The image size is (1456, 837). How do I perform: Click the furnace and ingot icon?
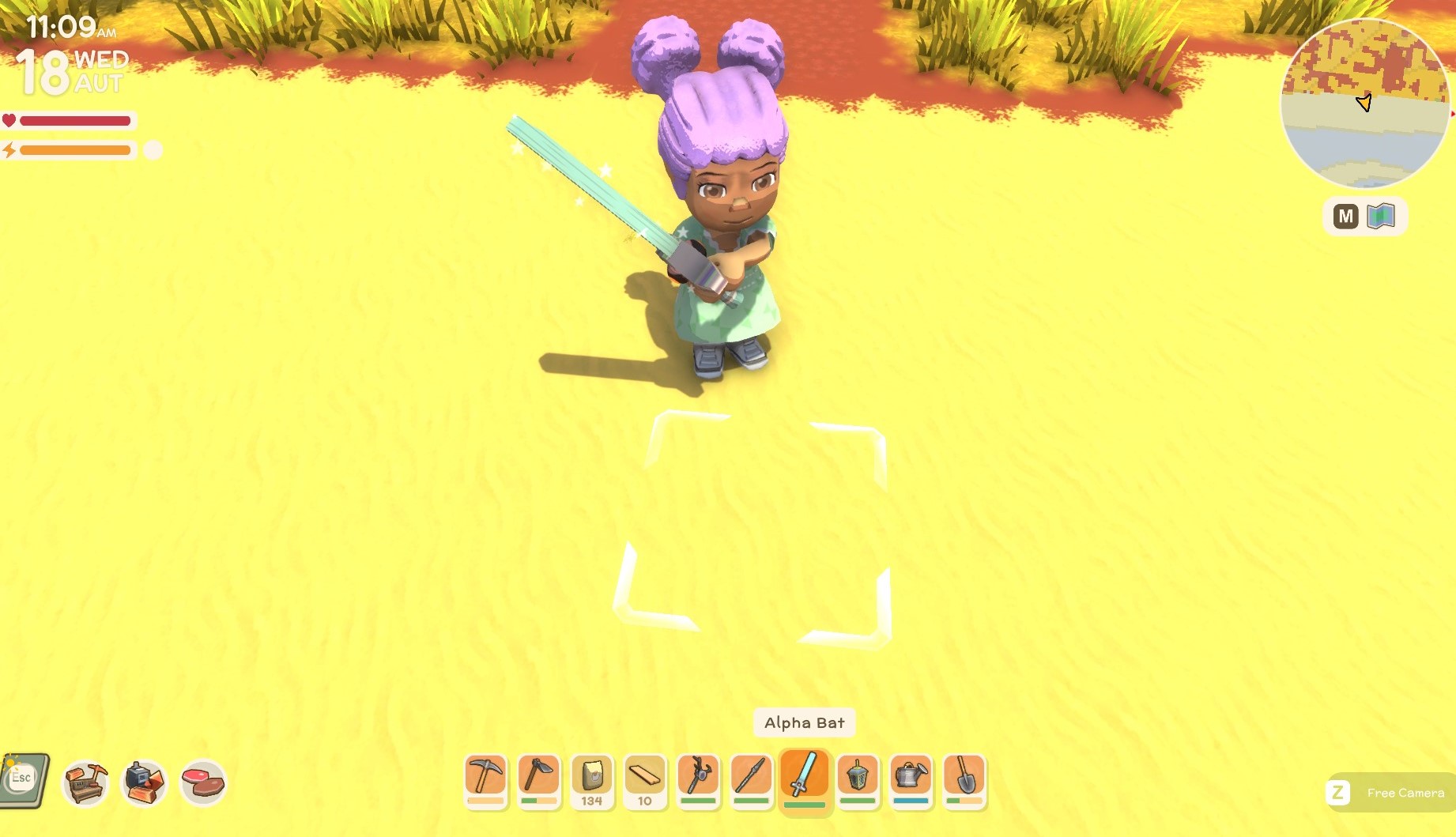click(144, 782)
